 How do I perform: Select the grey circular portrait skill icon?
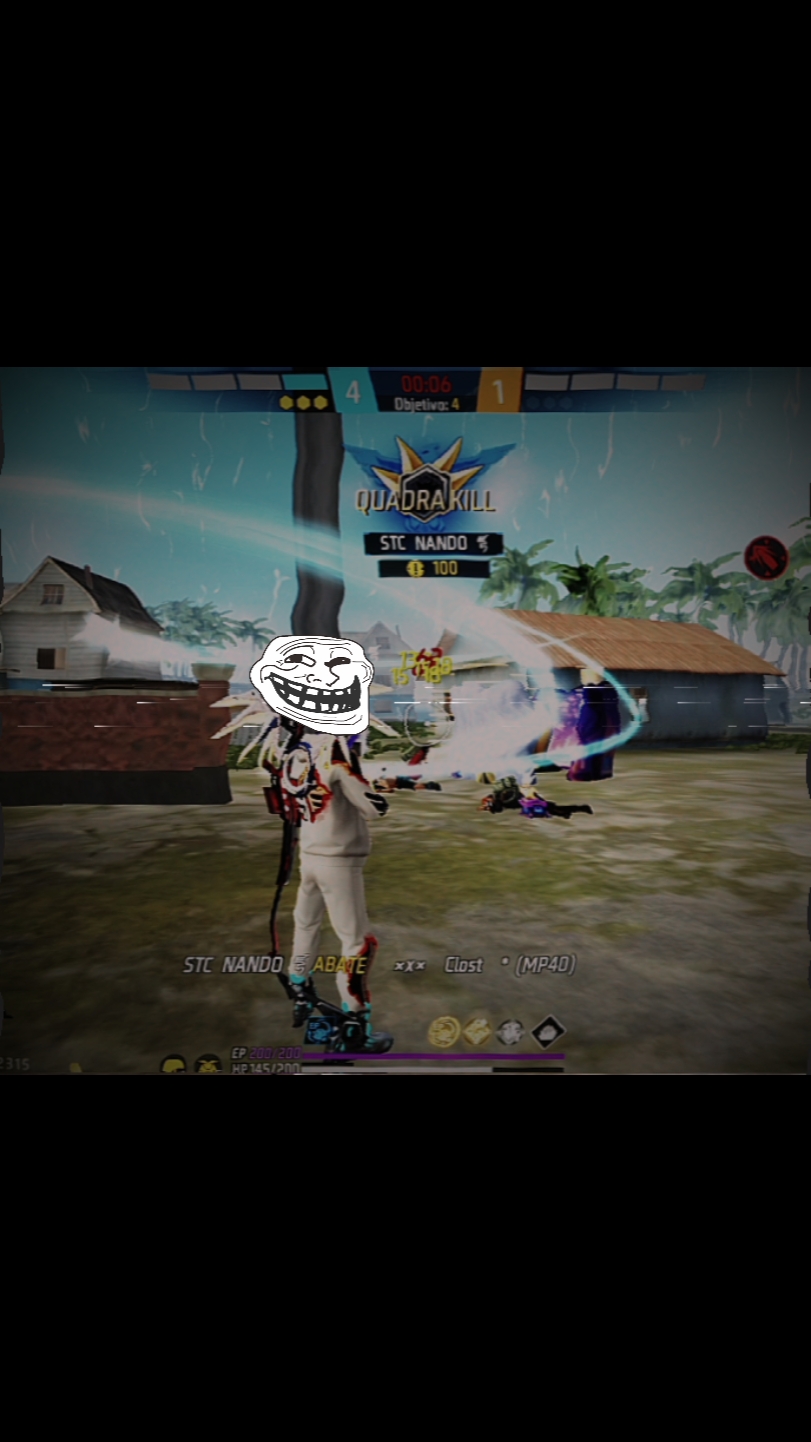click(511, 1031)
